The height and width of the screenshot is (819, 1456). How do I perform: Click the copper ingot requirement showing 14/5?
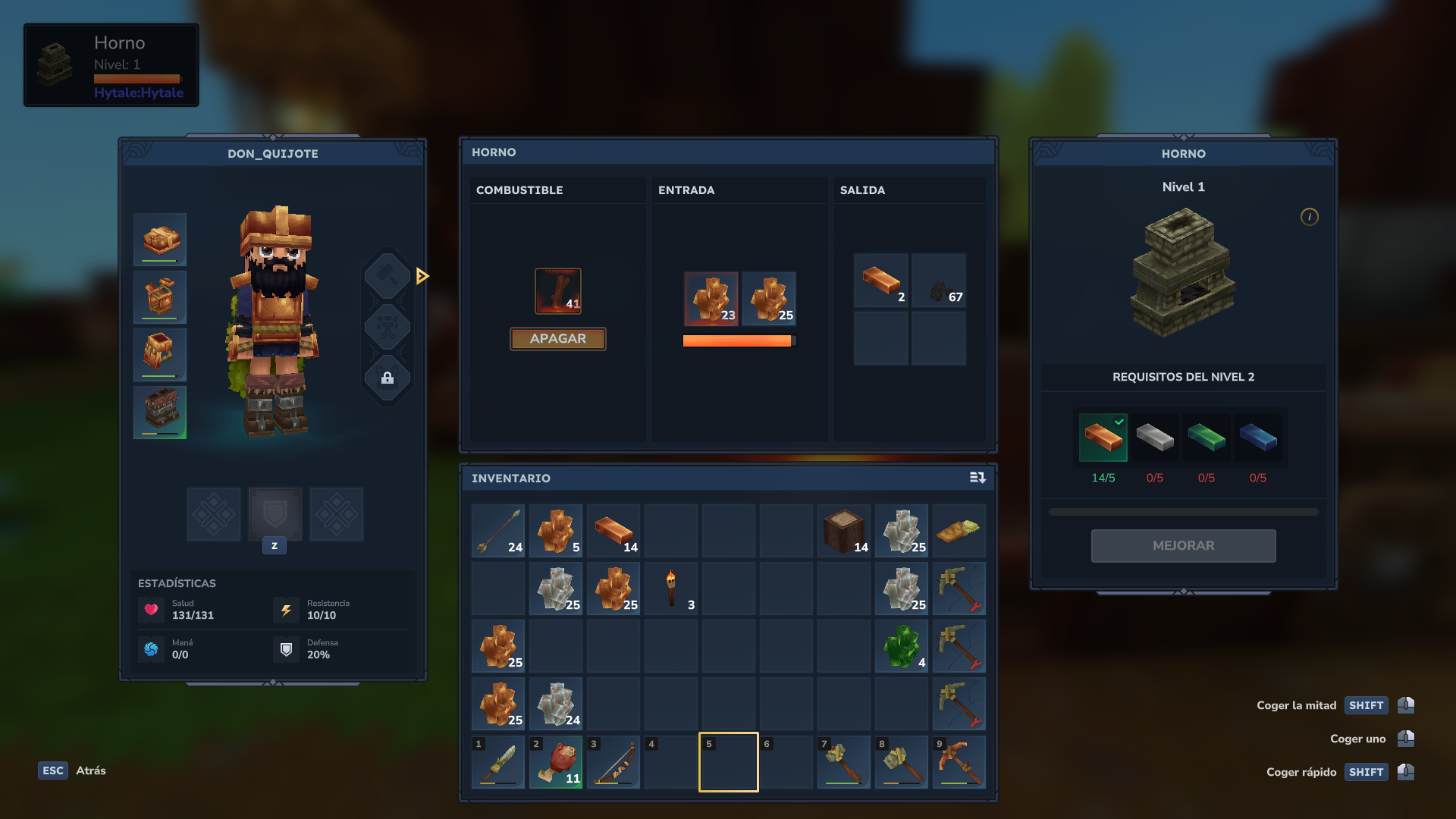1103,438
